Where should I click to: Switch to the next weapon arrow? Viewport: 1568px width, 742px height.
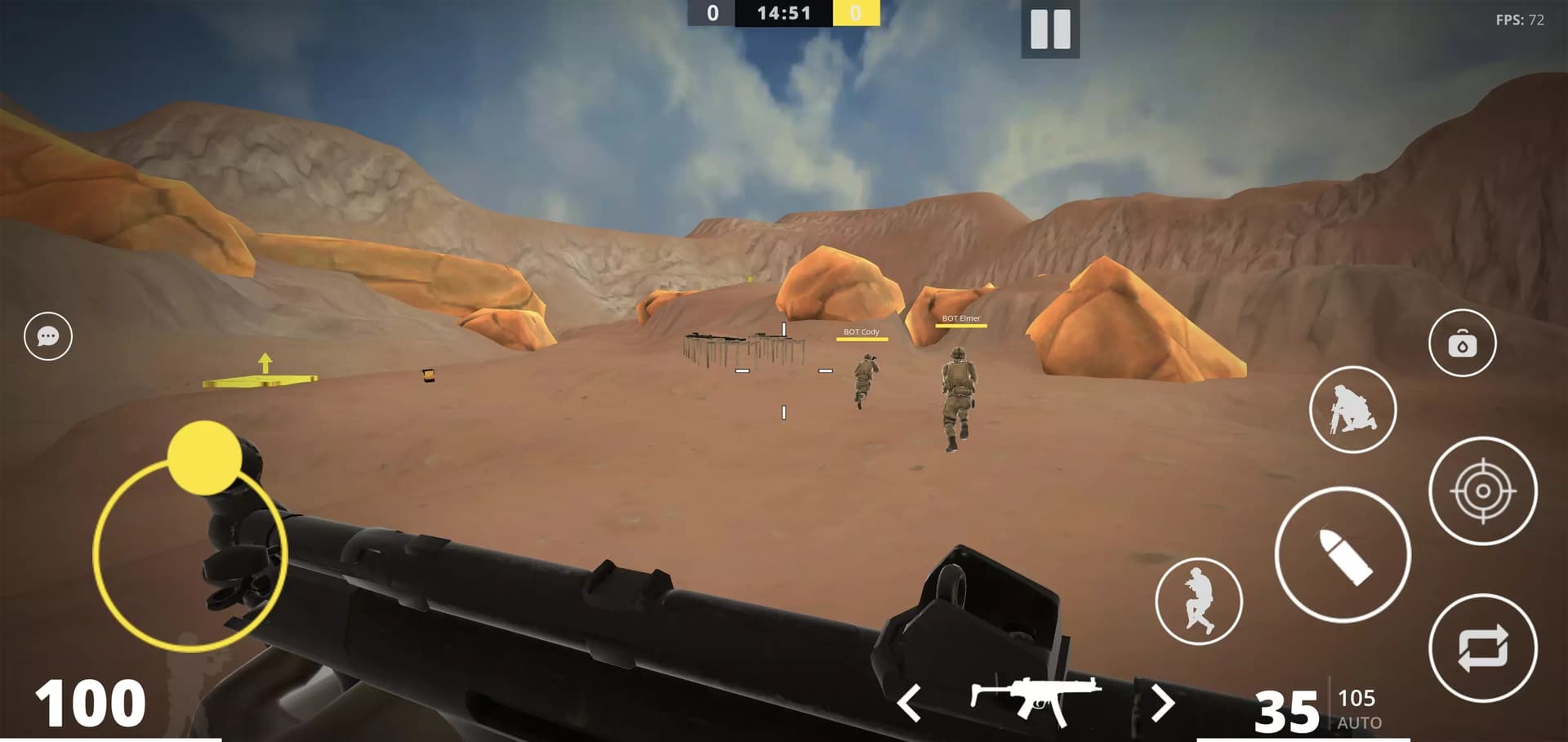point(1162,702)
